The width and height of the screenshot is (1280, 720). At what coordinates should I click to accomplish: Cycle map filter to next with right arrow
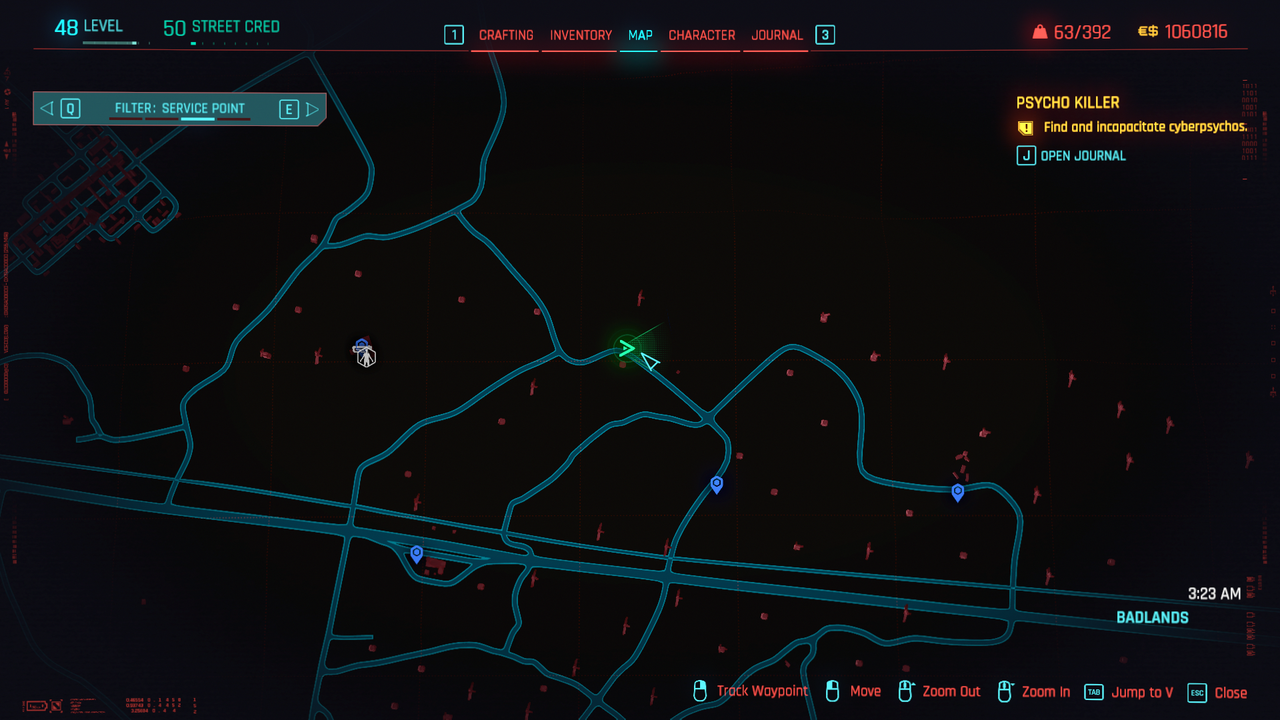pos(312,109)
